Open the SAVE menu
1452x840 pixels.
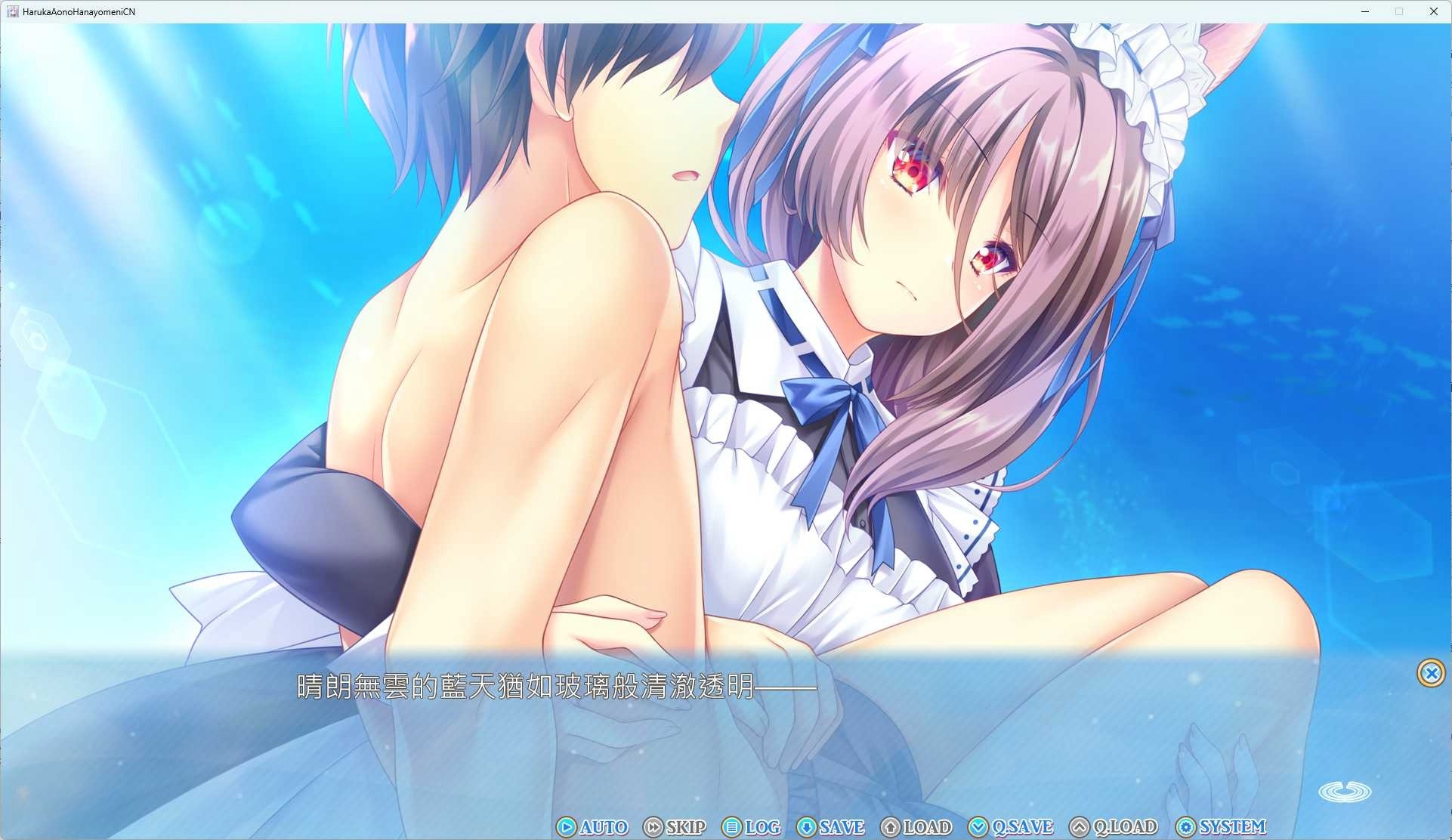(x=831, y=827)
